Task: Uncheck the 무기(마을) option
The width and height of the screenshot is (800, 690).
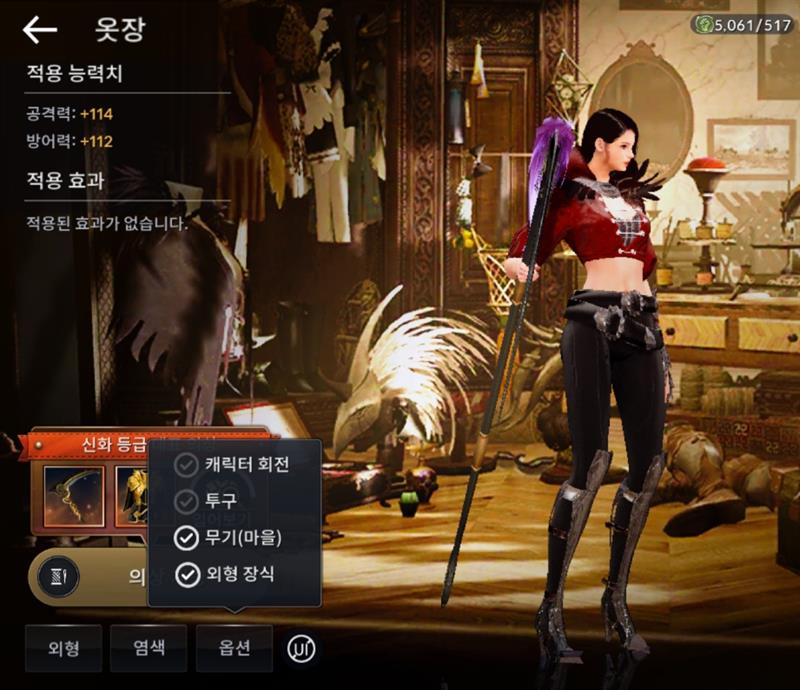Action: [x=186, y=538]
